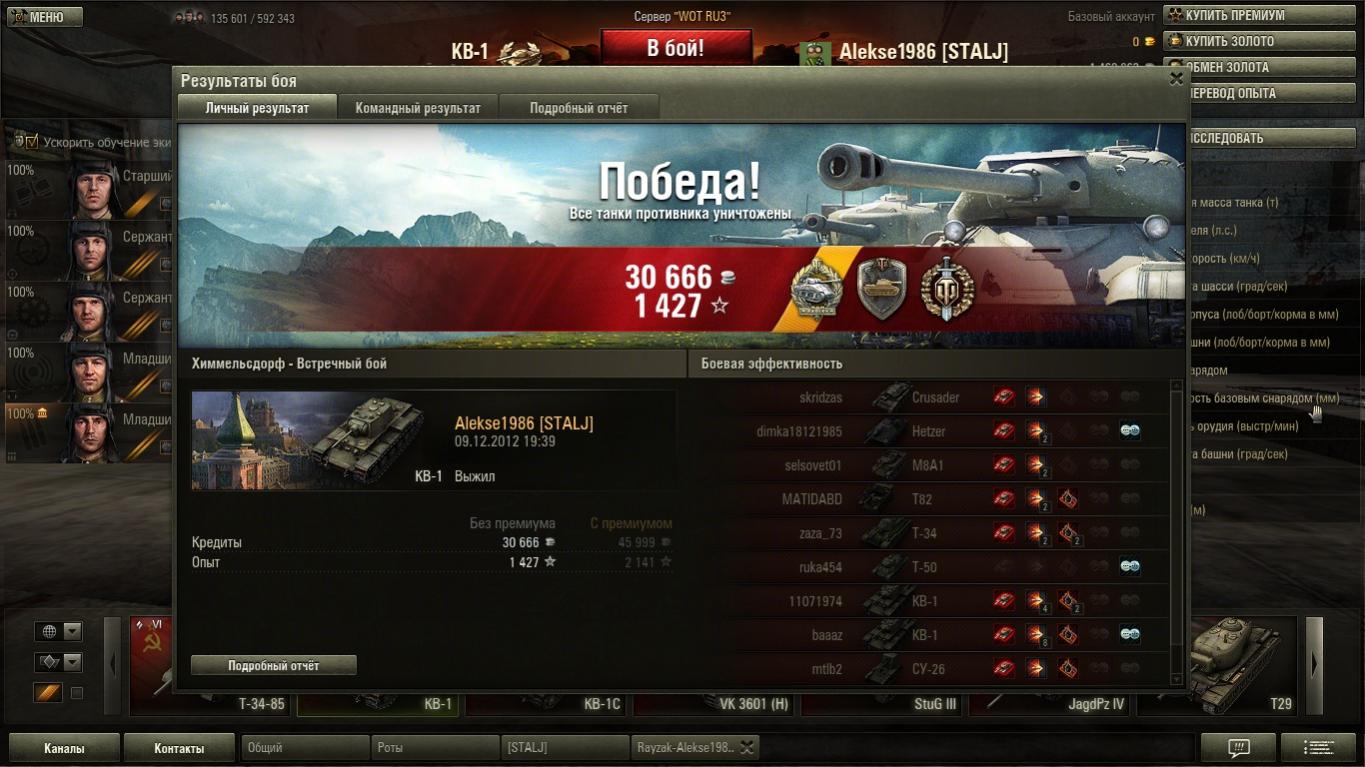Switch to Подробный отчёт tab
Screen dimensions: 1365x767
point(578,108)
